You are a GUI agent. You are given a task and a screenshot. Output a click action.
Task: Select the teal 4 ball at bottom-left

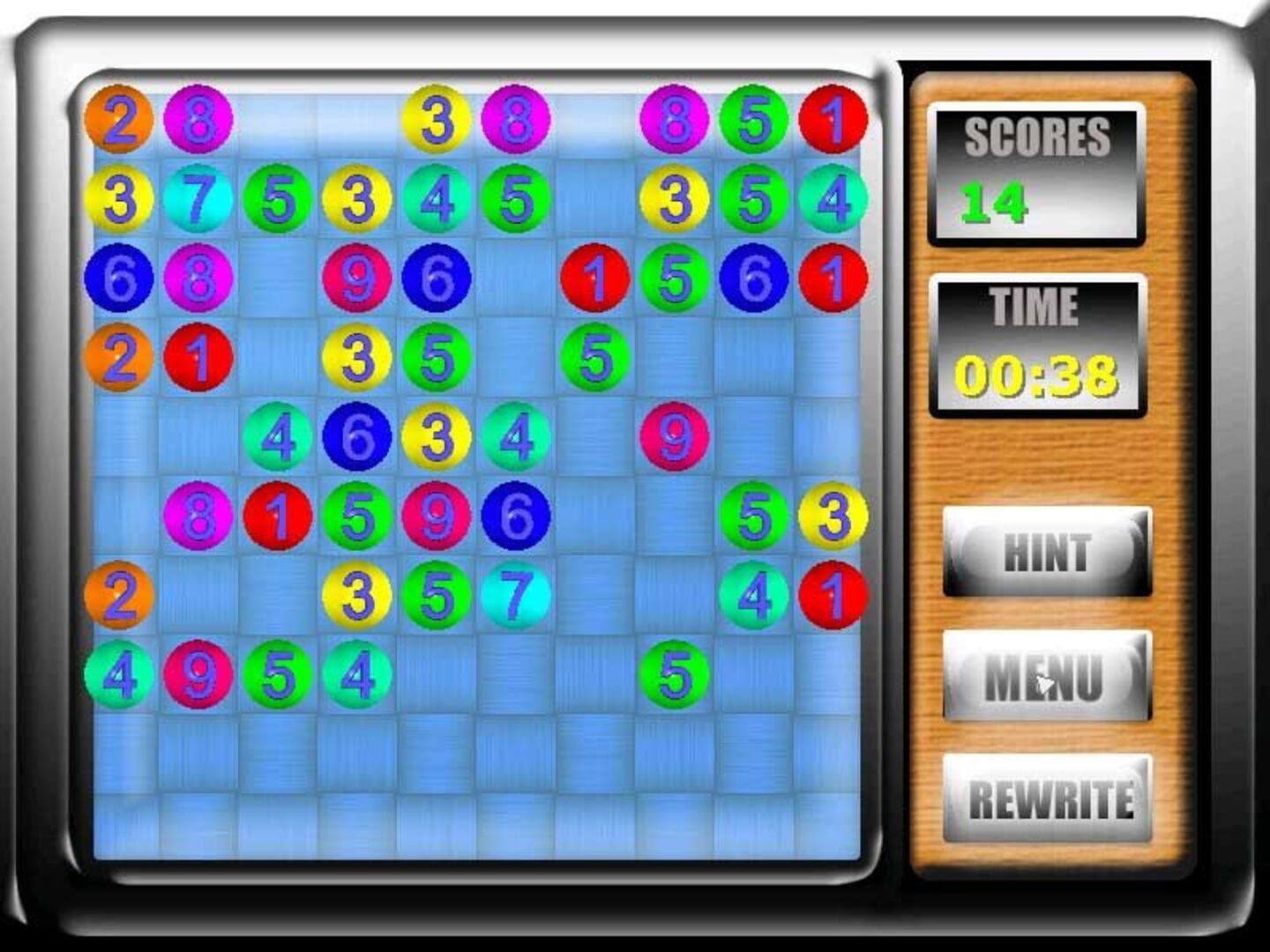click(x=122, y=674)
